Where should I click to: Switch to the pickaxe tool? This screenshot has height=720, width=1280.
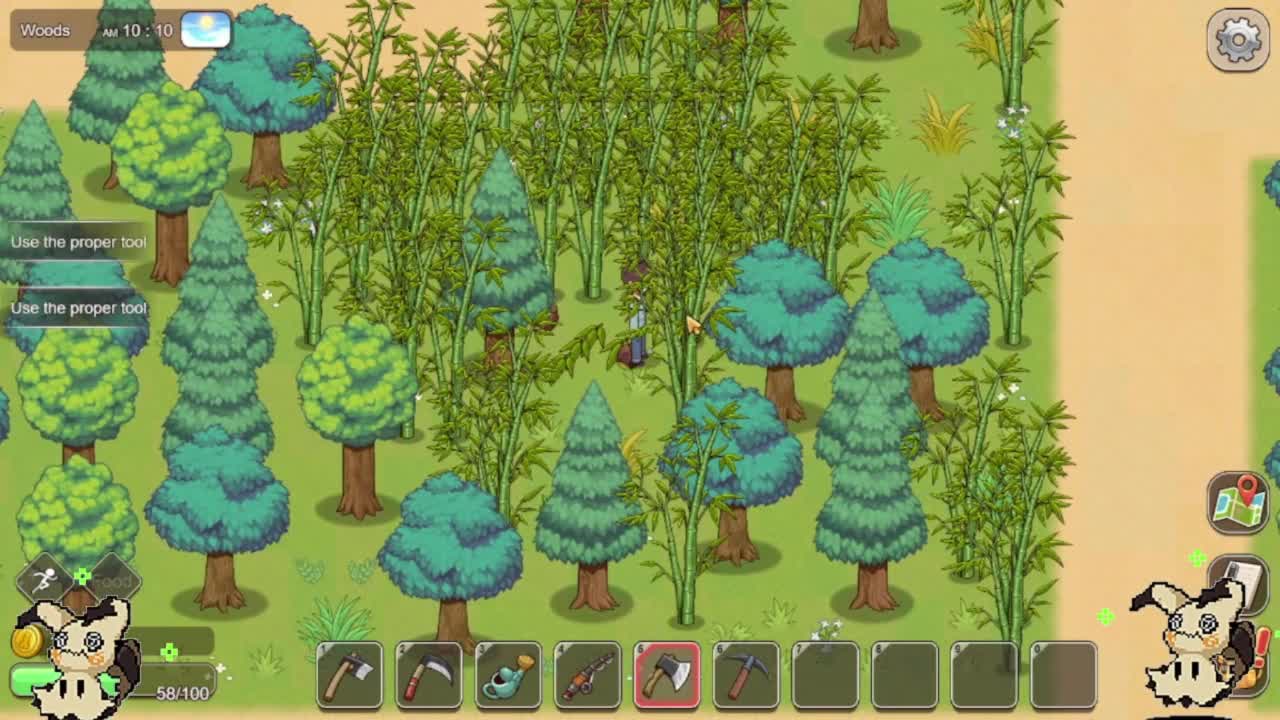(x=746, y=675)
